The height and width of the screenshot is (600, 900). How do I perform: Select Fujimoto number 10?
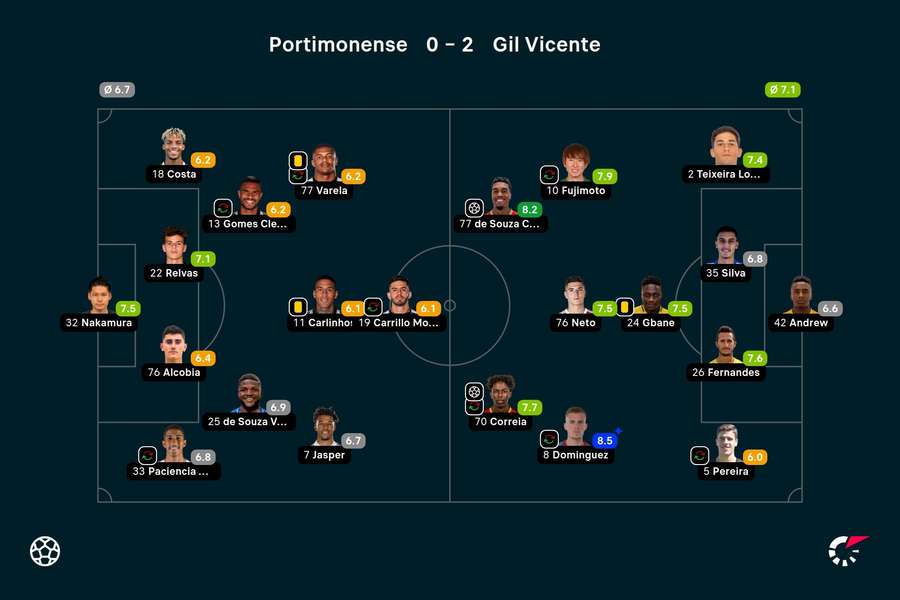575,171
